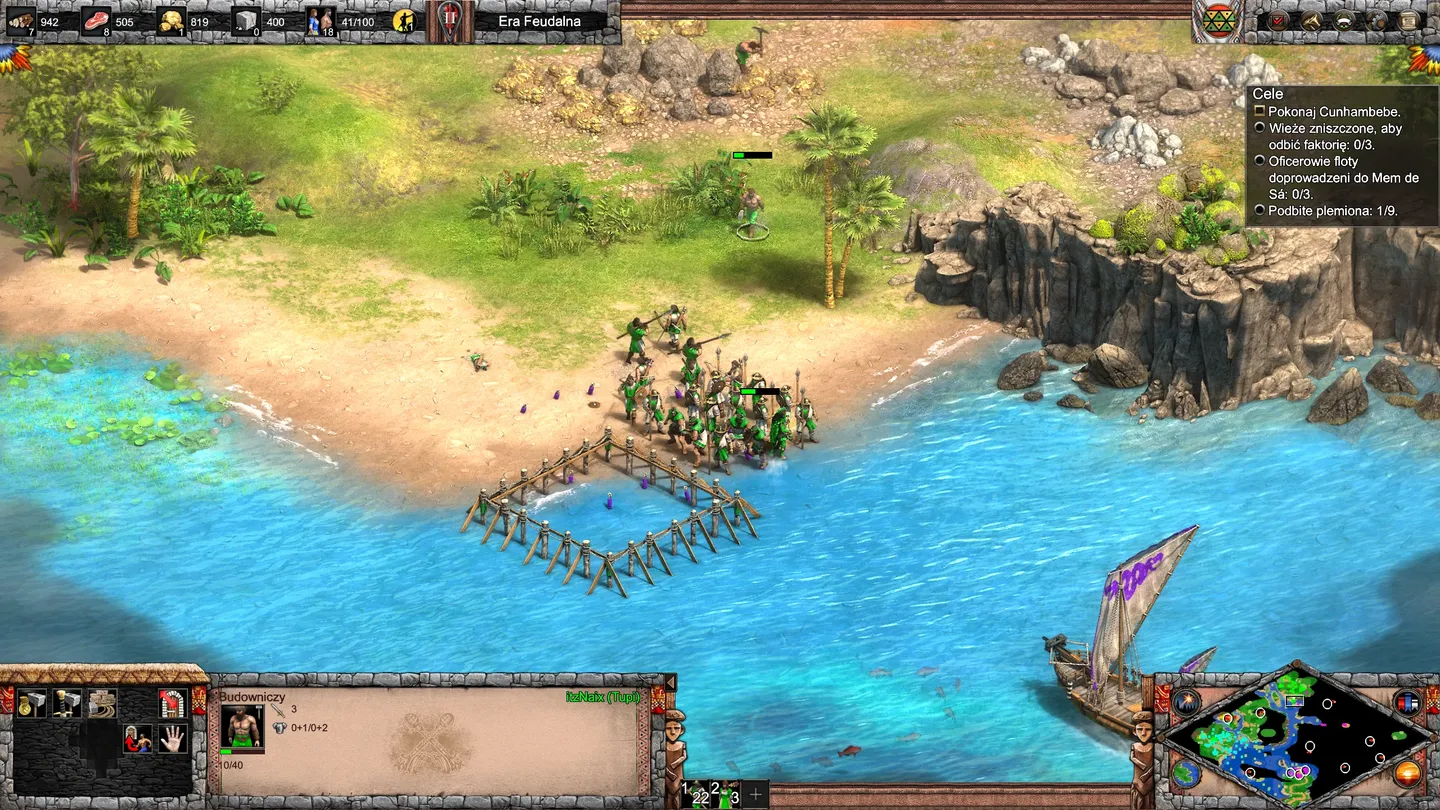The image size is (1440, 810).
Task: Toggle the globe terrain view button
Action: (1184, 775)
